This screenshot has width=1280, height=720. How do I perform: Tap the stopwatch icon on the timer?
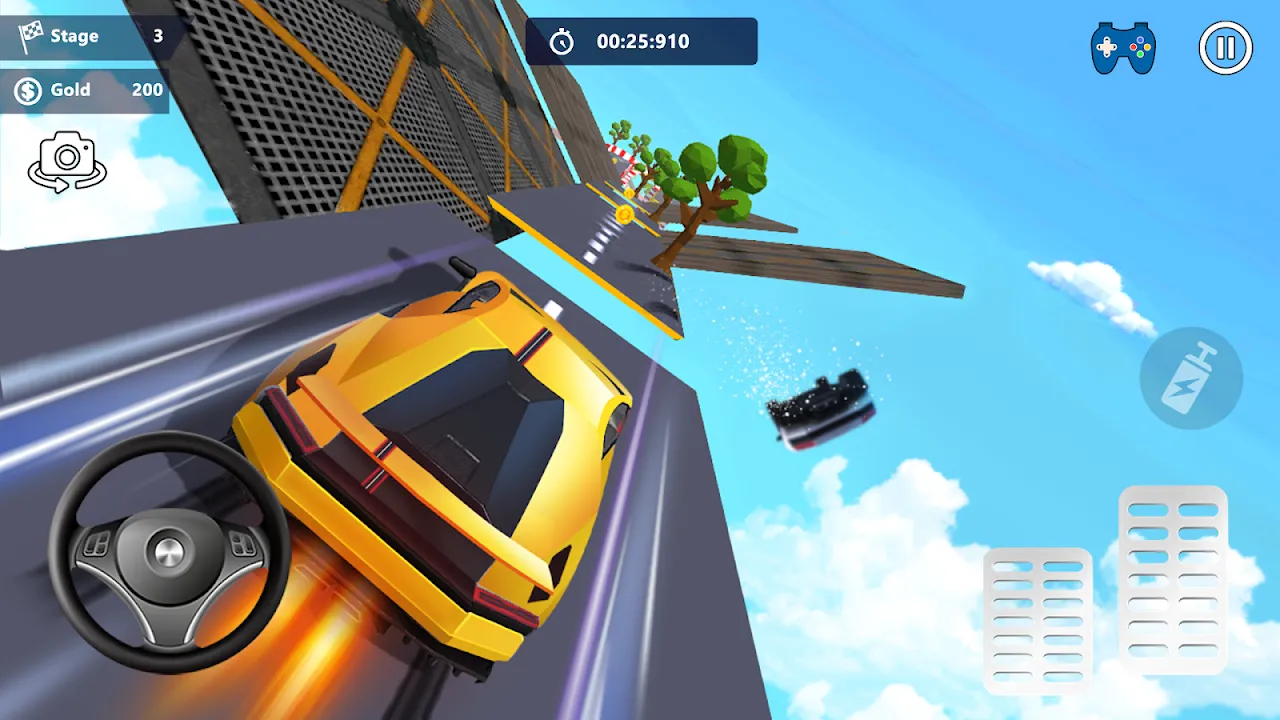(x=563, y=41)
